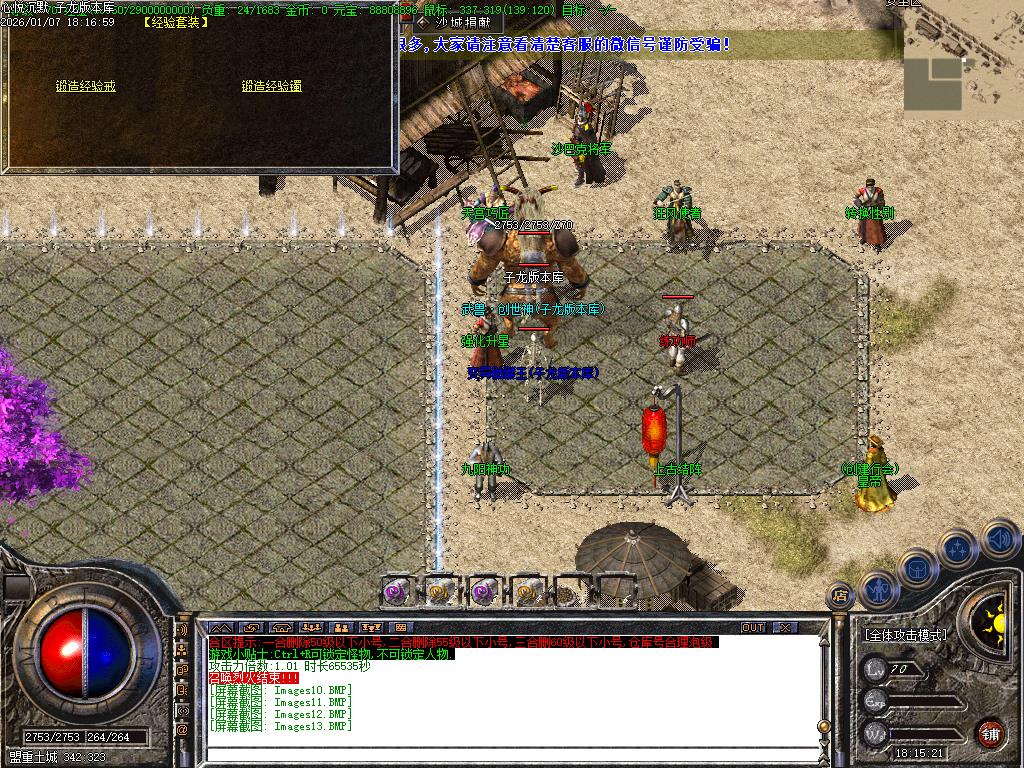This screenshot has width=1024, height=768.
Task: Click the orange 店 shop icon
Action: click(x=840, y=593)
